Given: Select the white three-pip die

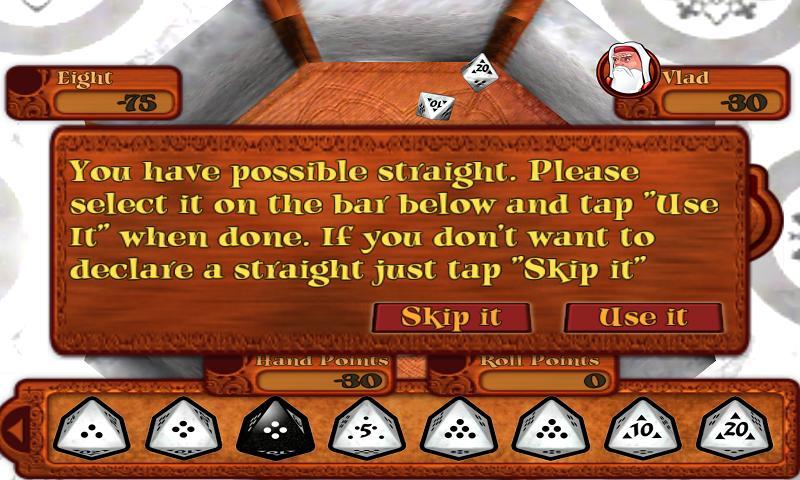Looking at the screenshot, I should point(91,428).
